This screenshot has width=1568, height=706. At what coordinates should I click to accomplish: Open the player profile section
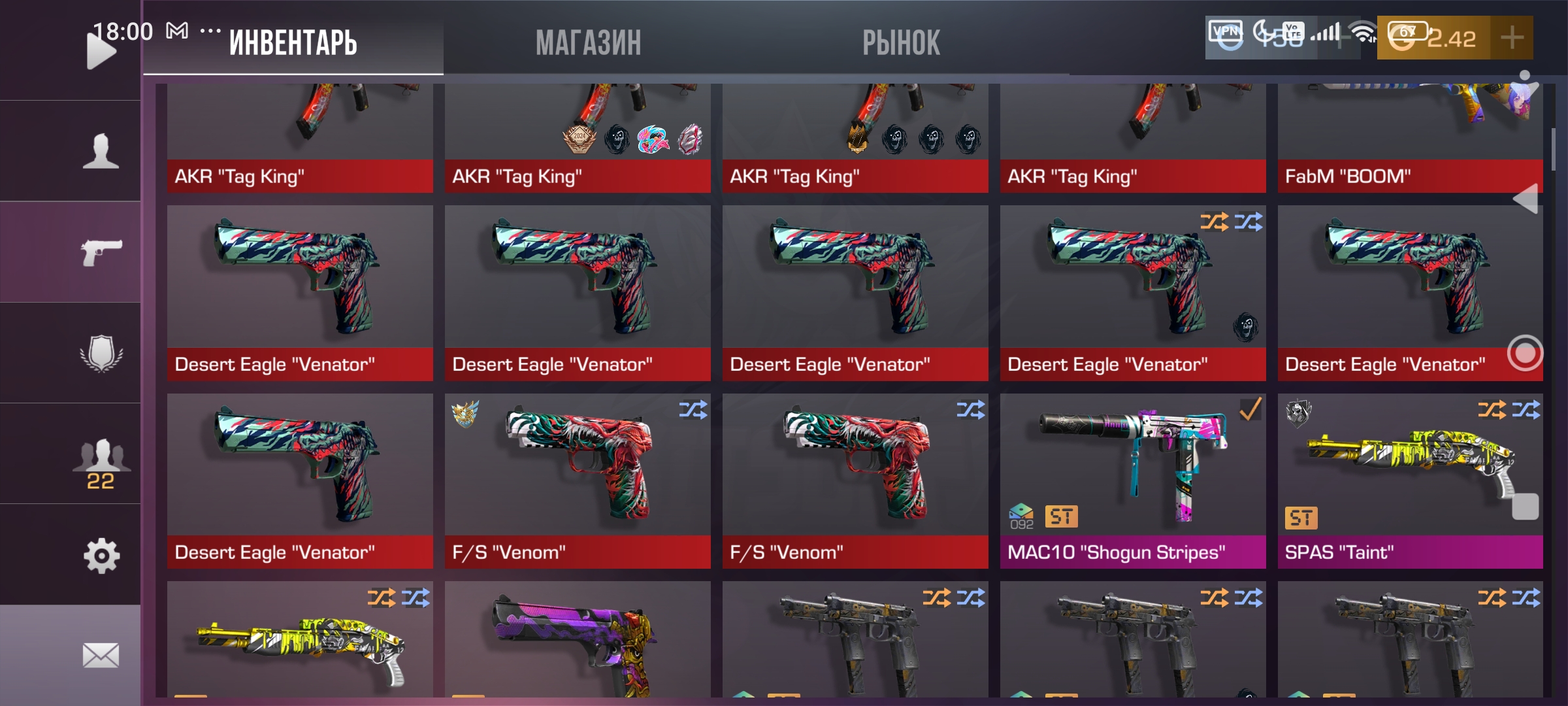click(101, 152)
